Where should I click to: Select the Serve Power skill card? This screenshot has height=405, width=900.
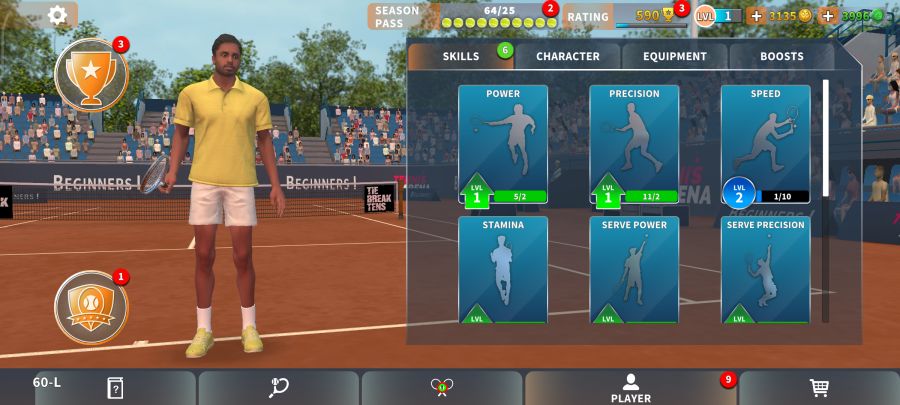[634, 270]
